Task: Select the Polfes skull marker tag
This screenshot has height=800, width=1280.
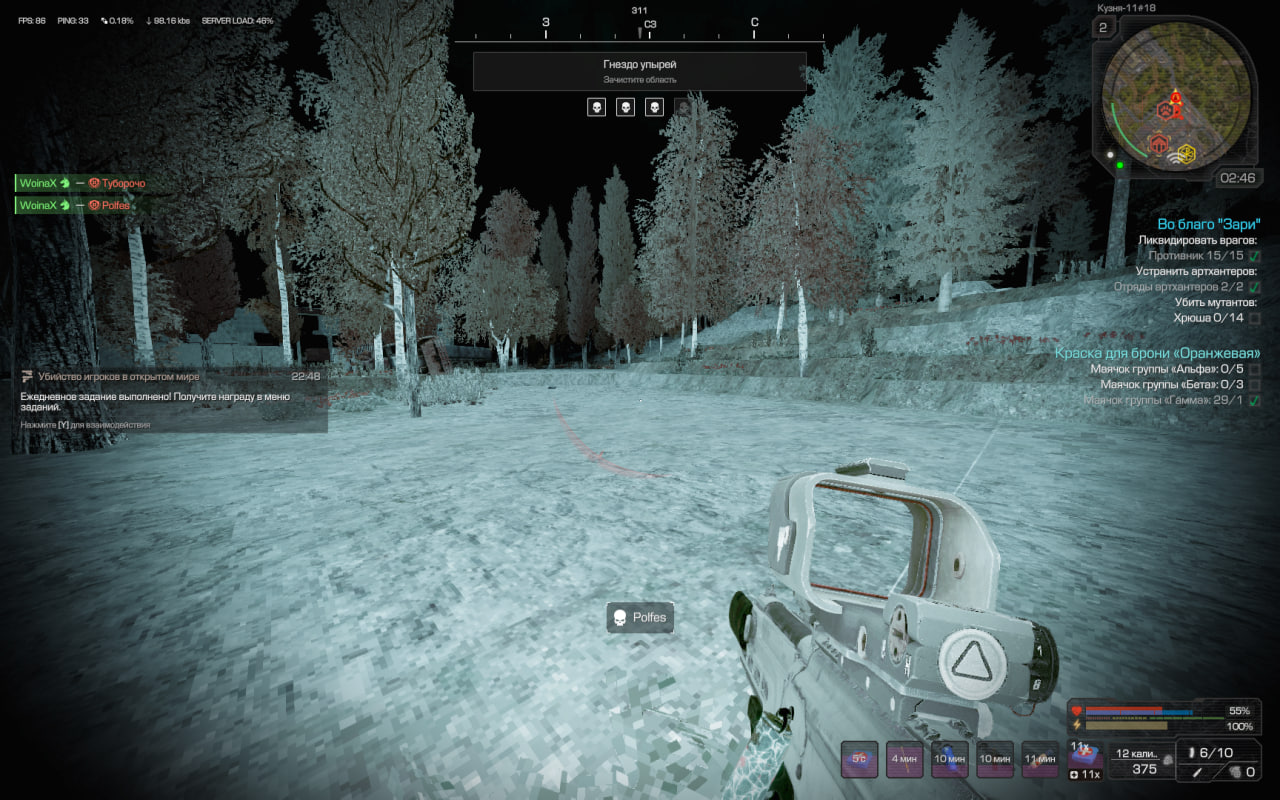Action: (640, 618)
